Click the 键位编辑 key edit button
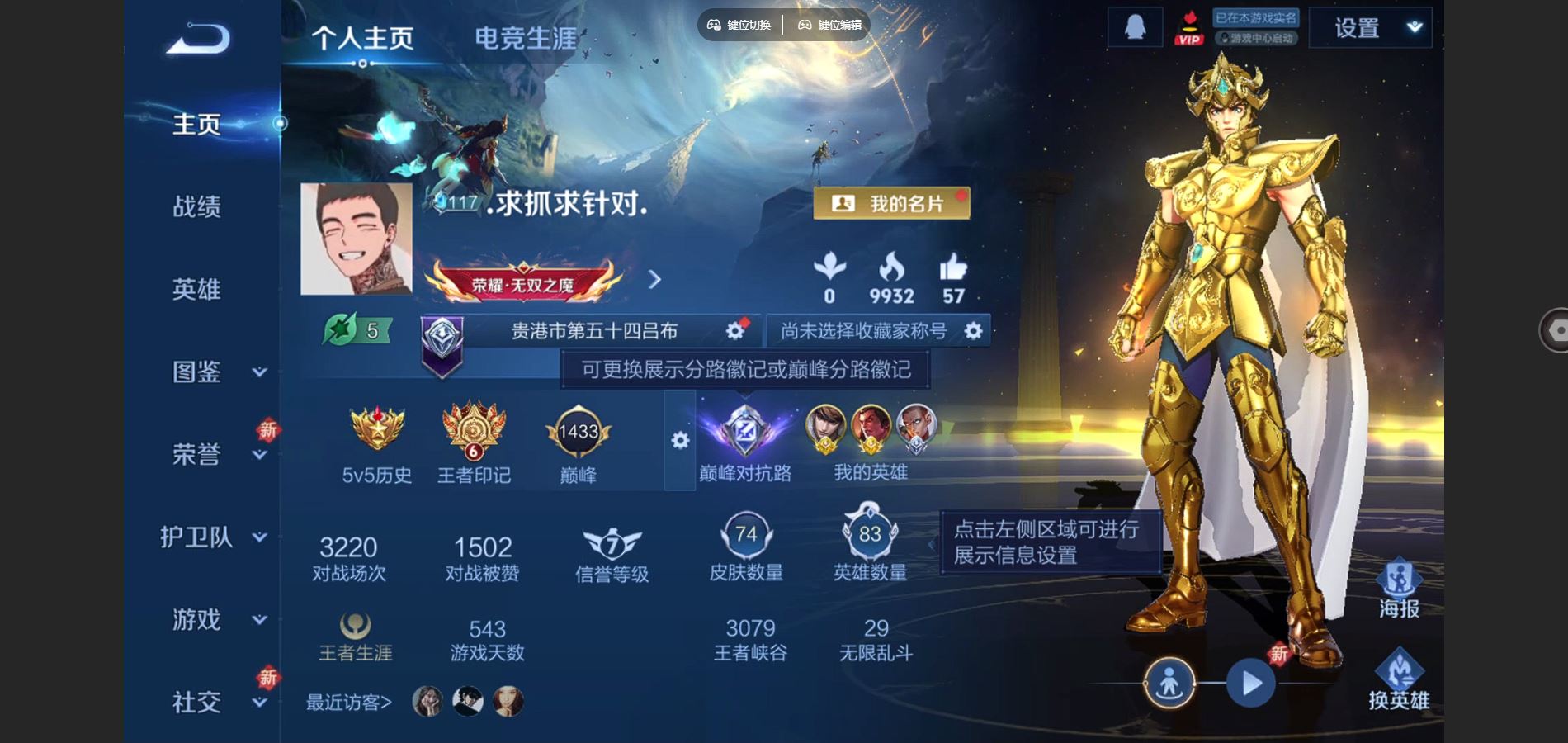The height and width of the screenshot is (743, 1568). [x=828, y=25]
